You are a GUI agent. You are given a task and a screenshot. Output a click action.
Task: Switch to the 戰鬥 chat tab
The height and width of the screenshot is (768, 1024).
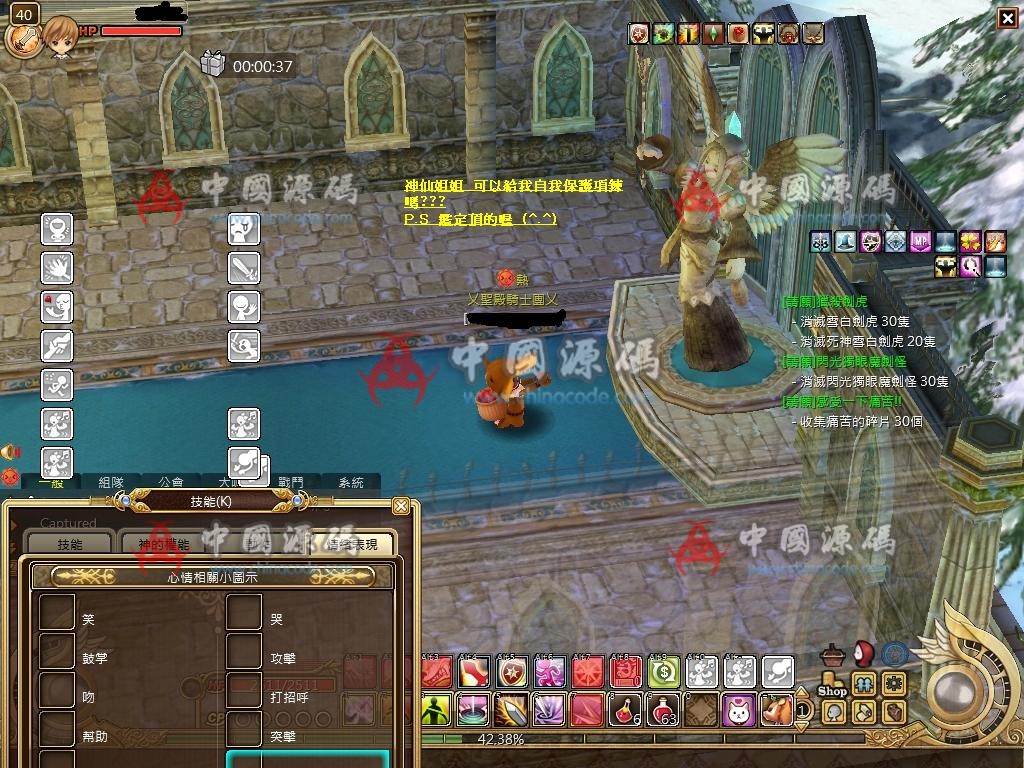pos(290,482)
